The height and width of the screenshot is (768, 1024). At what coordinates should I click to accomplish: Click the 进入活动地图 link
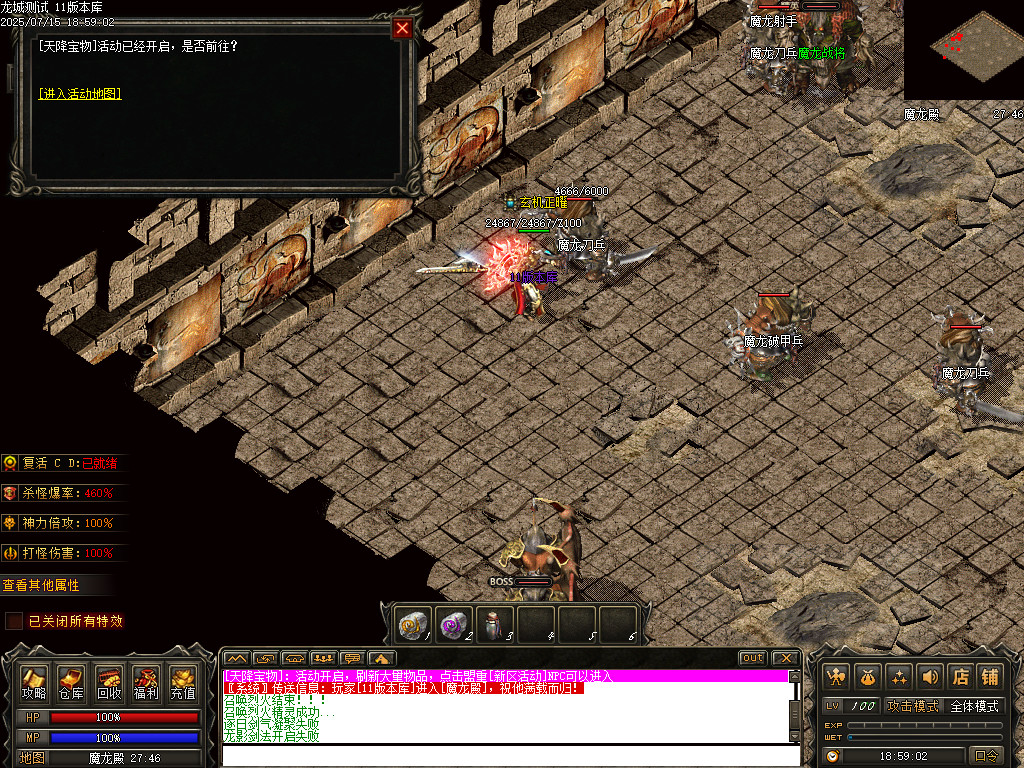[x=80, y=94]
